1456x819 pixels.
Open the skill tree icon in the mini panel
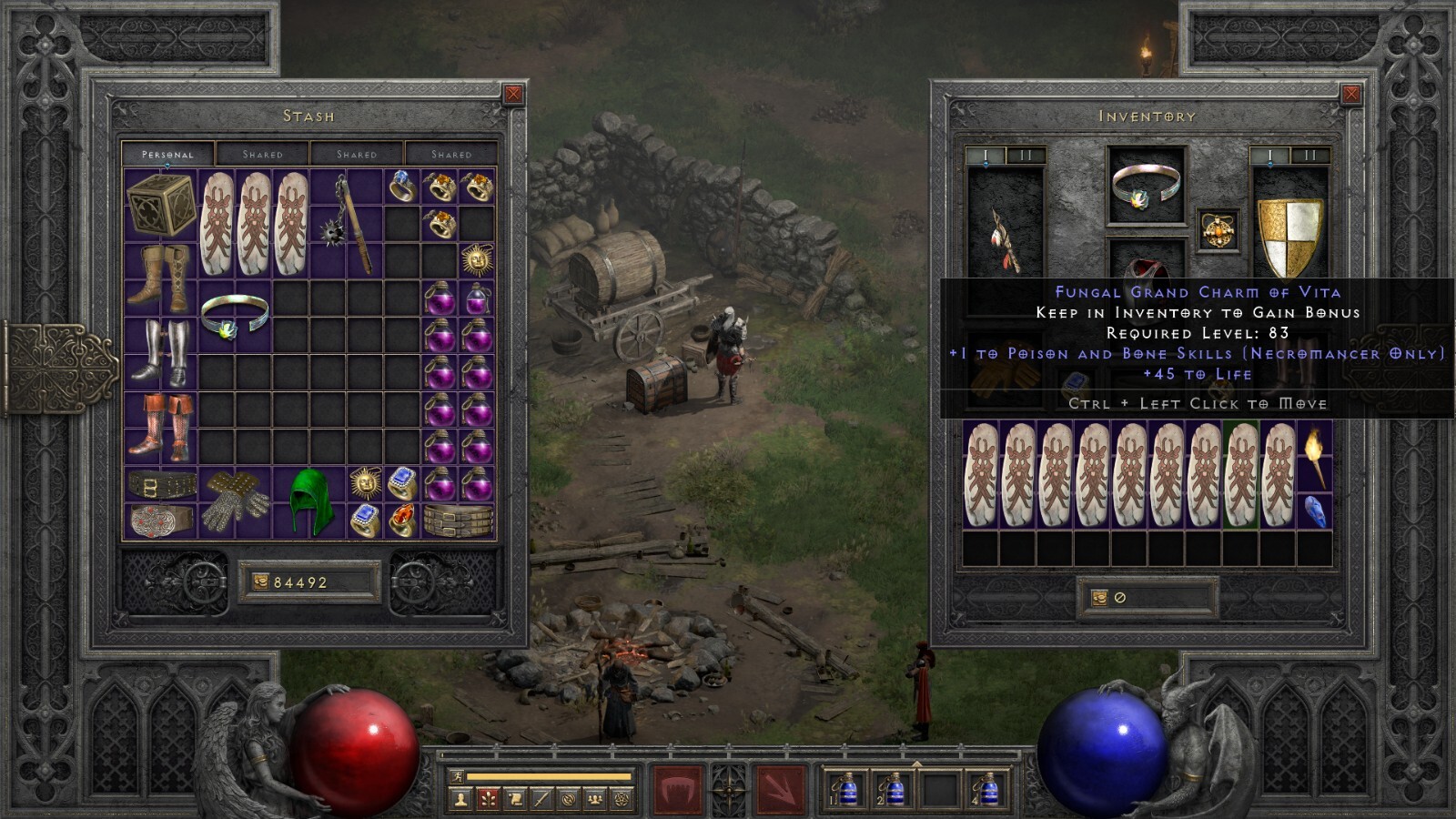click(x=488, y=800)
